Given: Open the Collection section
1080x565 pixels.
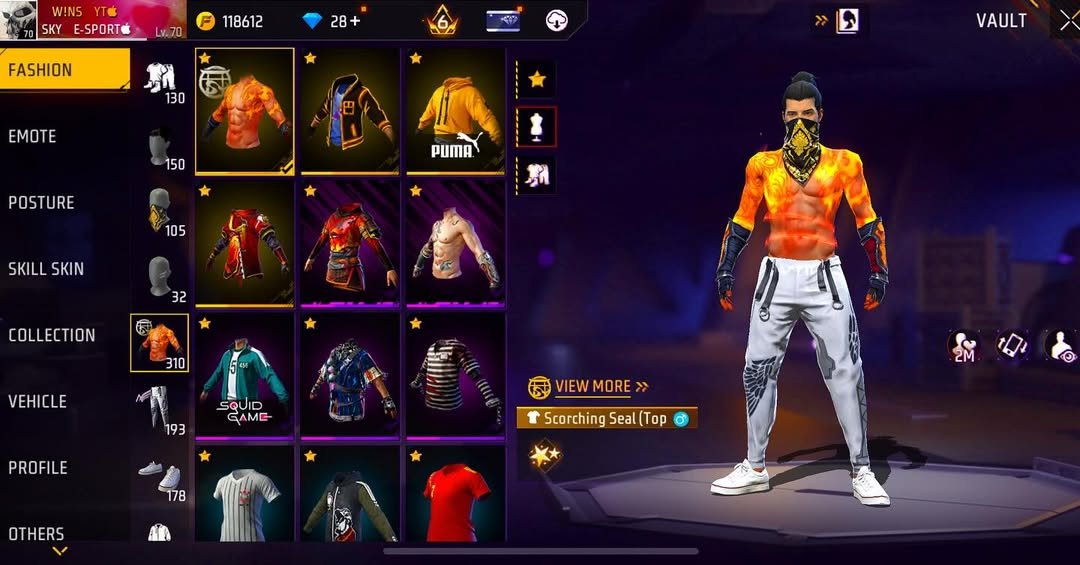Looking at the screenshot, I should click(52, 335).
